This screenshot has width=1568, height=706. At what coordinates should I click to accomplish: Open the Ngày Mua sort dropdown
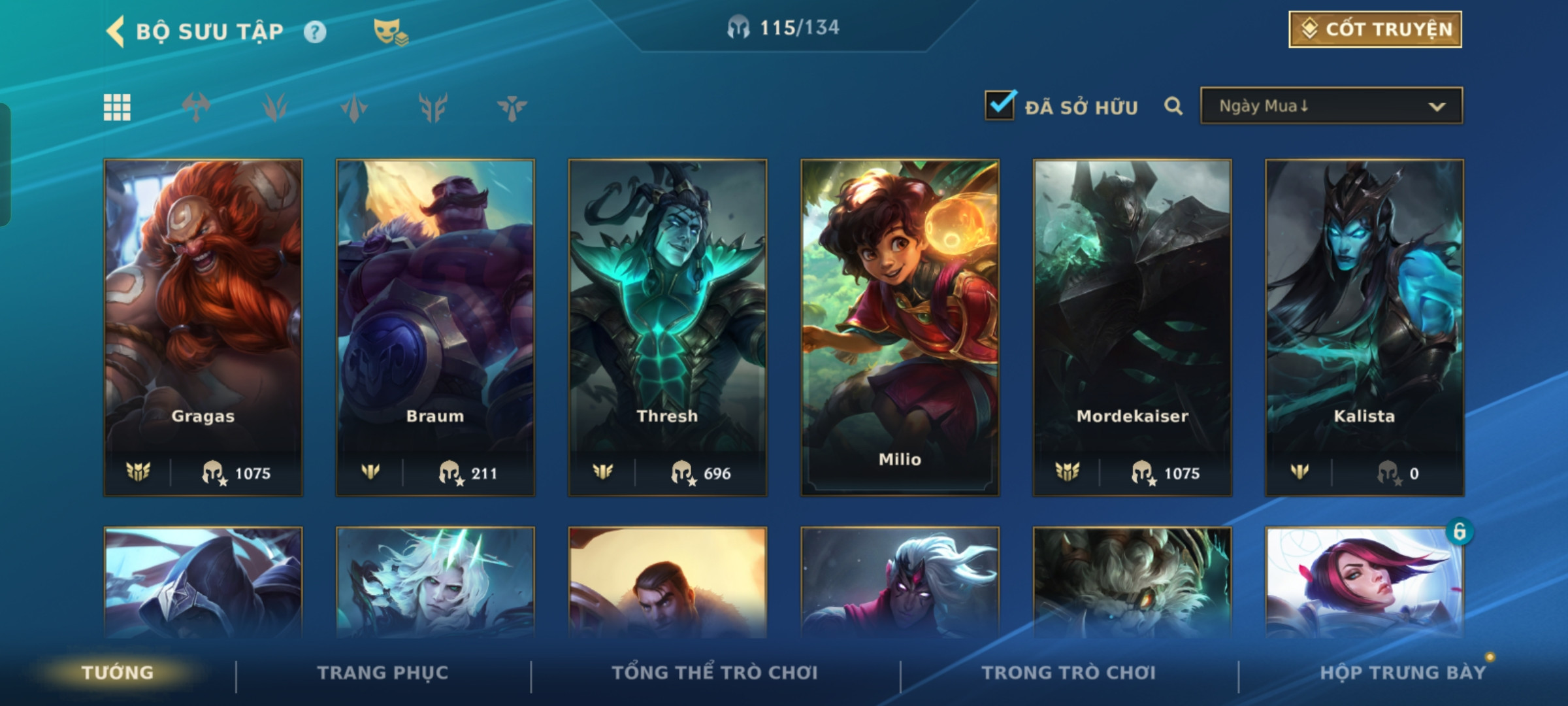pos(1331,106)
